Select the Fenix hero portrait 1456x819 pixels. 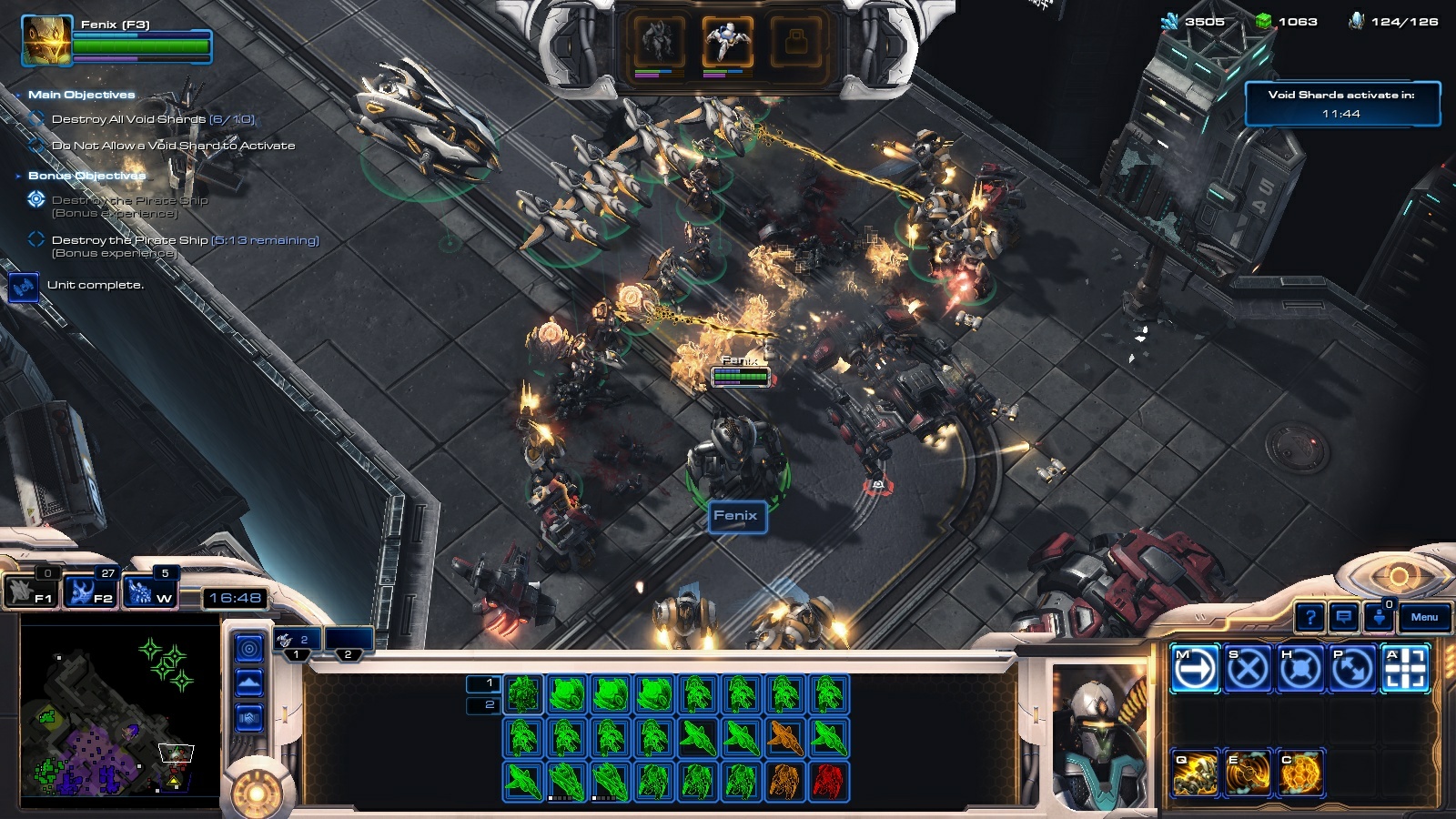pos(46,41)
